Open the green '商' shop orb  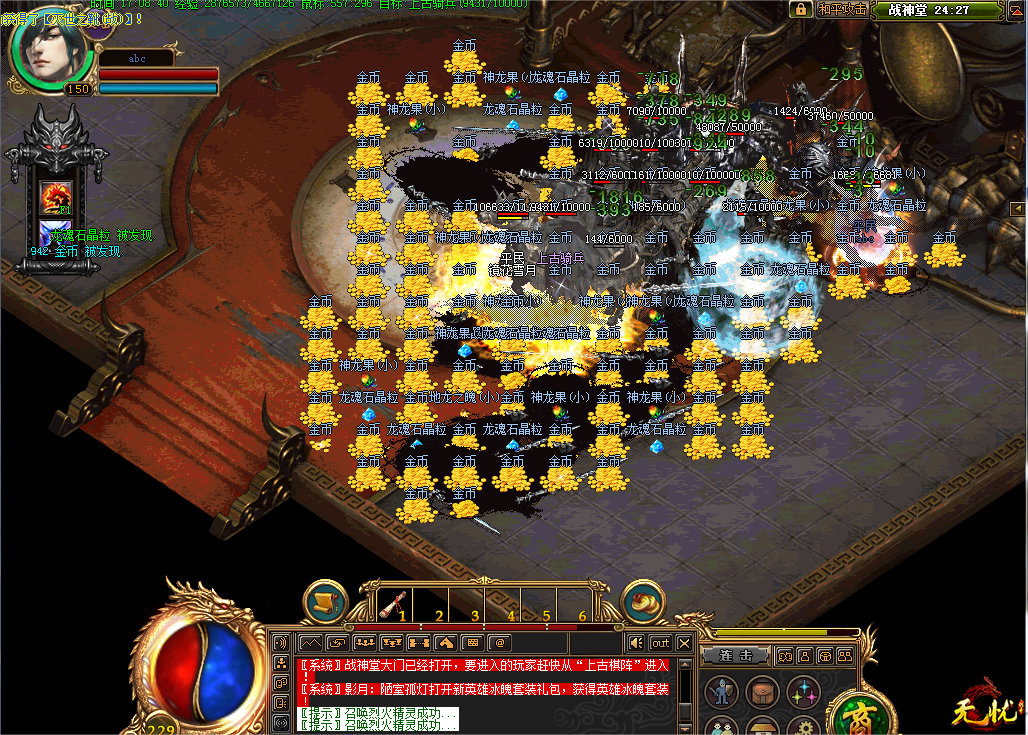[858, 715]
